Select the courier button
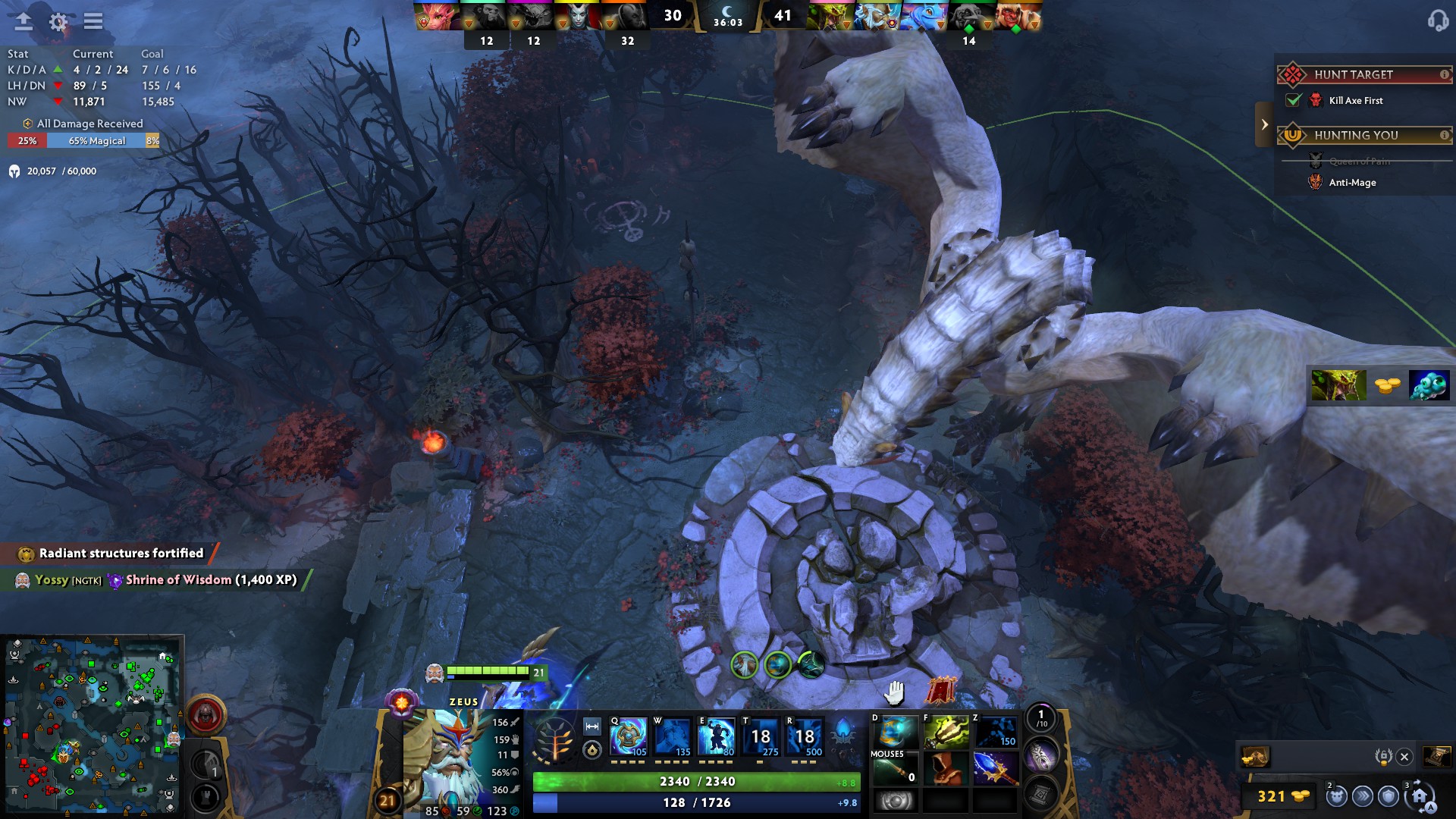Screen dimensions: 1456x819 click(x=1336, y=796)
